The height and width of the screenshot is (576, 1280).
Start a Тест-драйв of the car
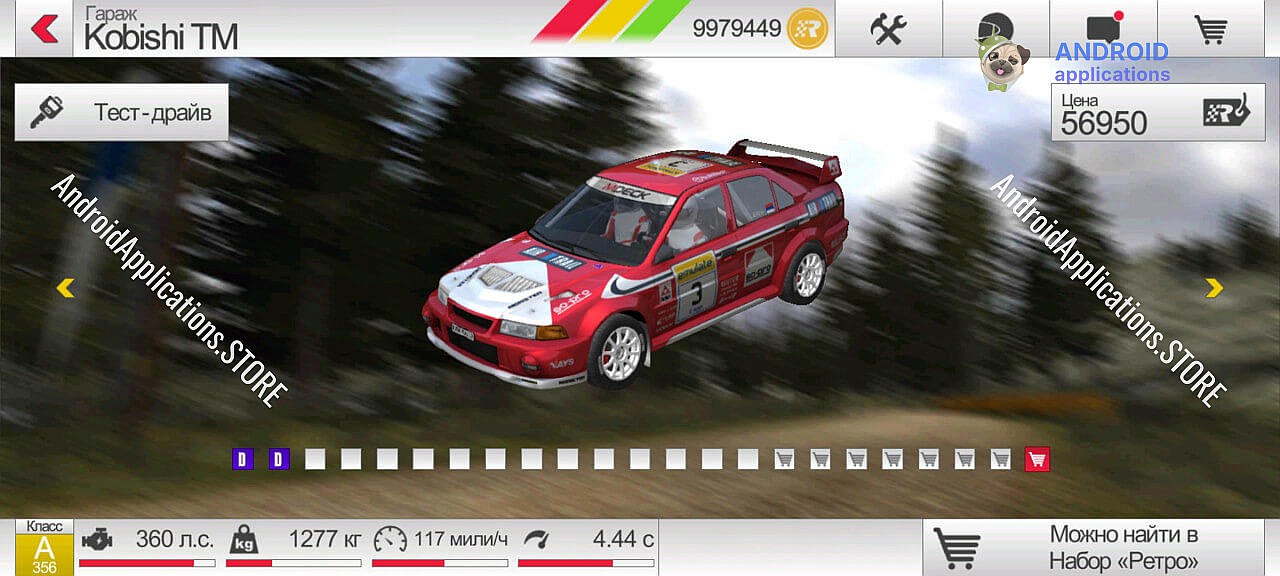pos(122,111)
